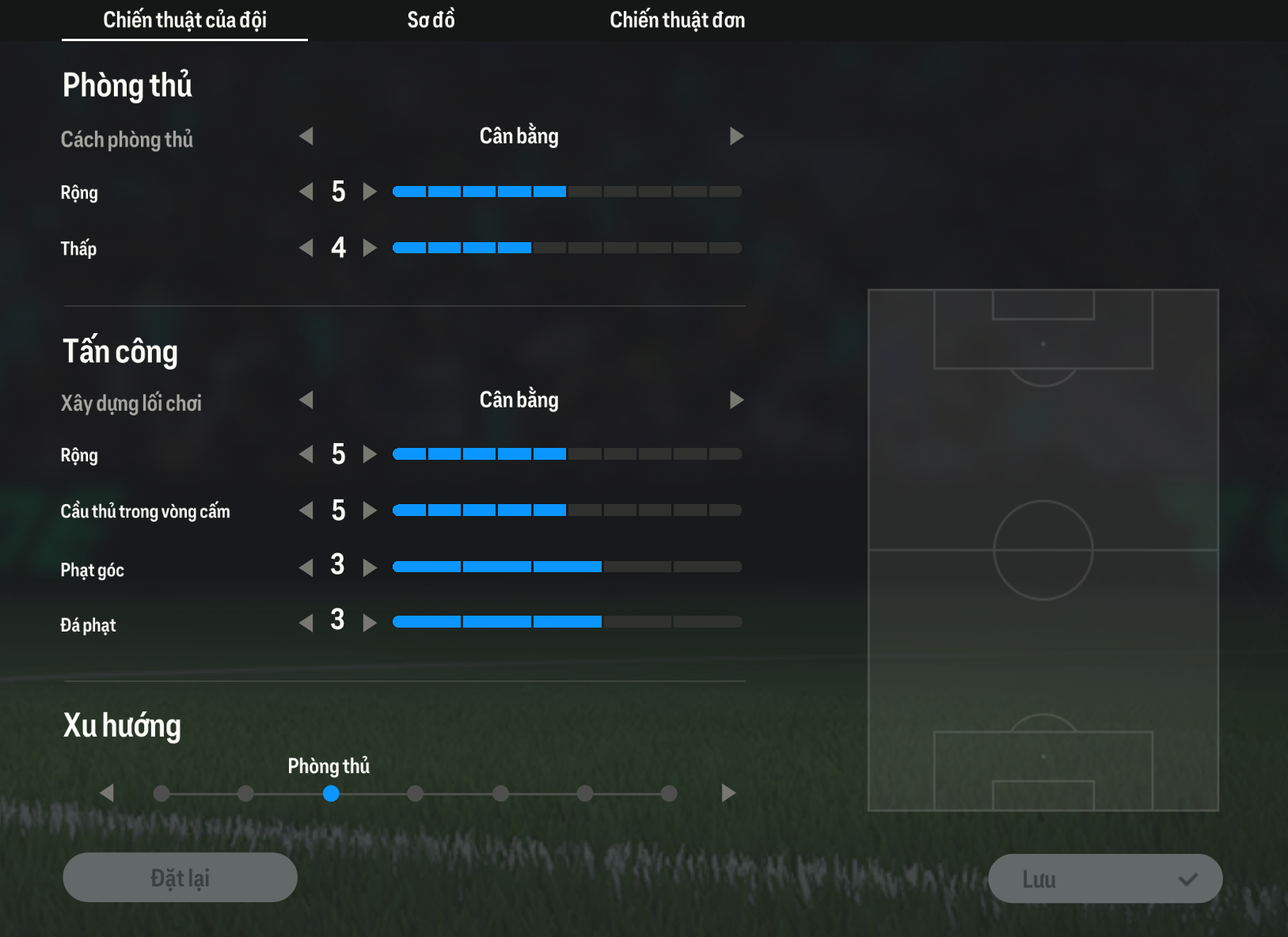
Task: Raise Cầu thủ trong vòng cấm value
Action: pyautogui.click(x=370, y=510)
